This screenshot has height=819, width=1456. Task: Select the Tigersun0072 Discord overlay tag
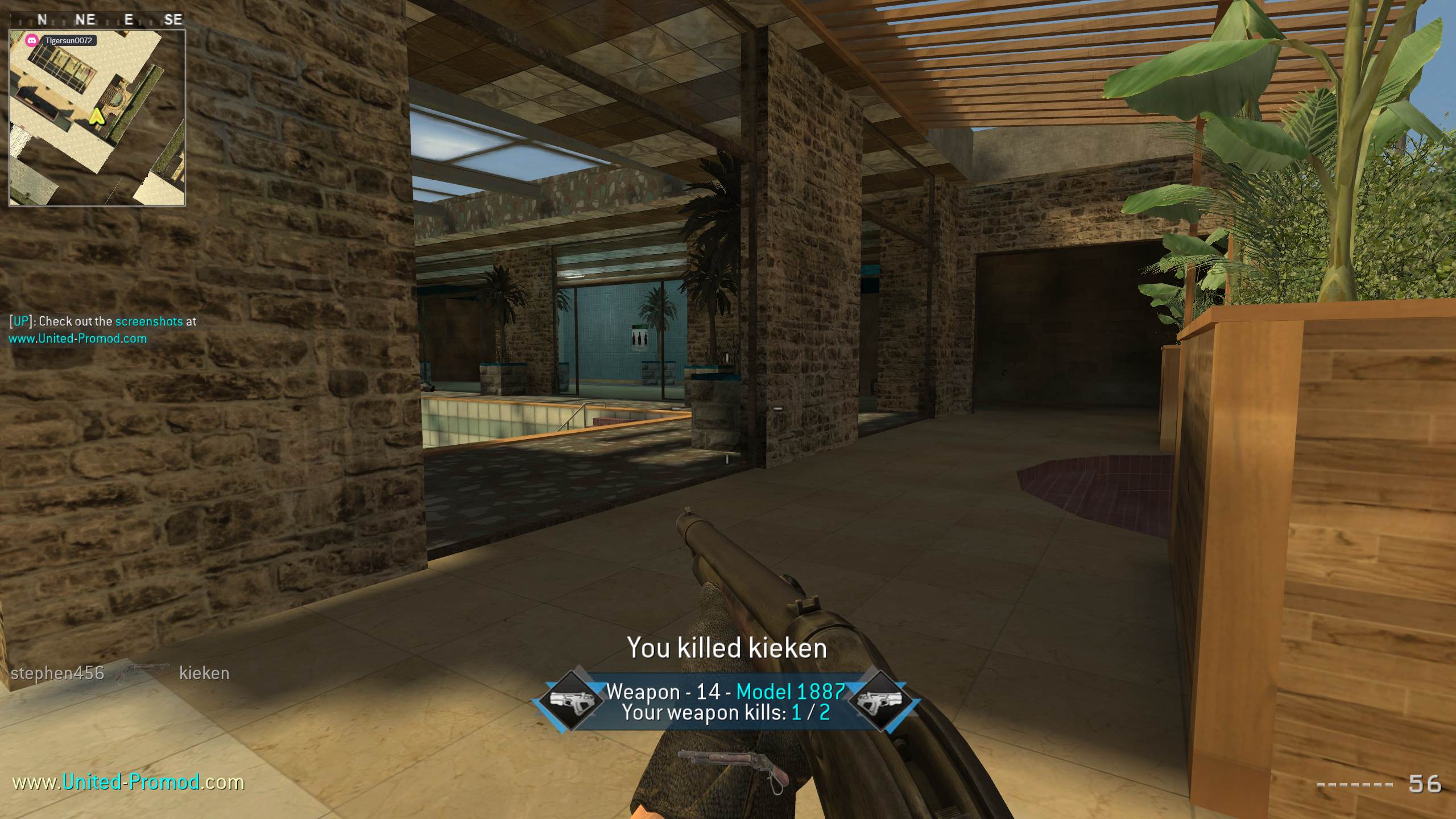click(61, 40)
